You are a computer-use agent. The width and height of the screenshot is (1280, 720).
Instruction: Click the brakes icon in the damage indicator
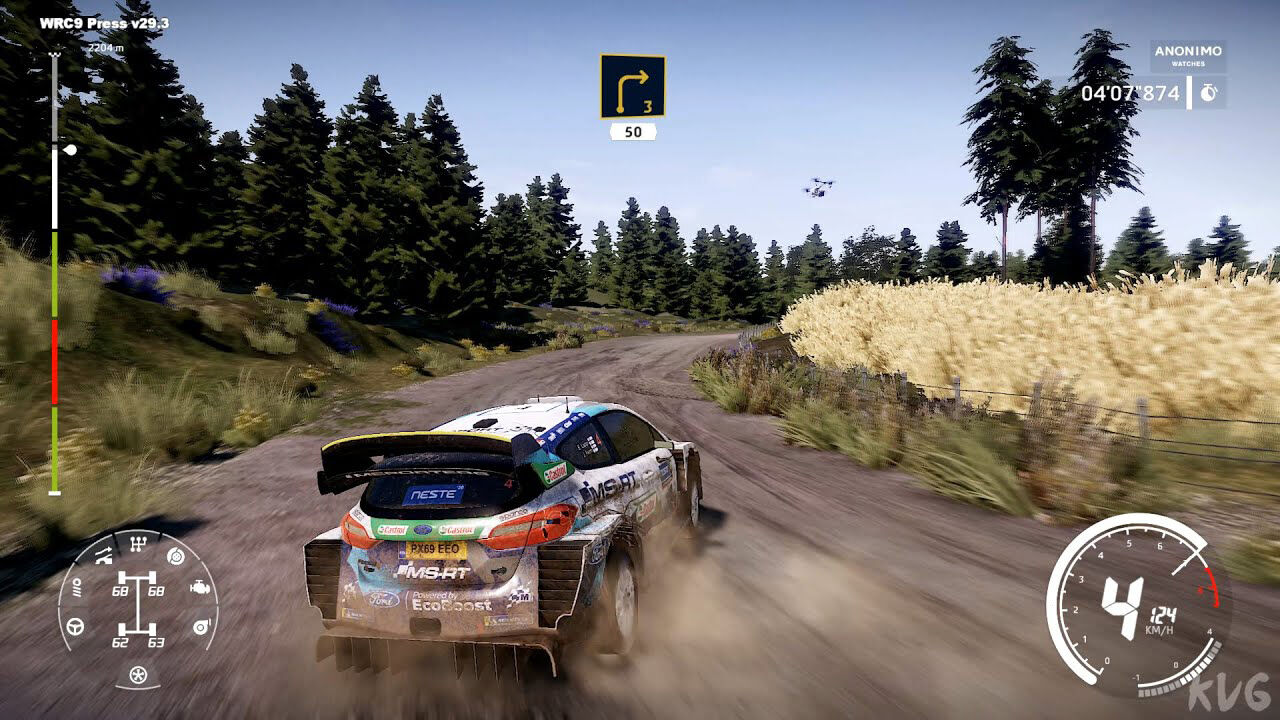point(175,556)
